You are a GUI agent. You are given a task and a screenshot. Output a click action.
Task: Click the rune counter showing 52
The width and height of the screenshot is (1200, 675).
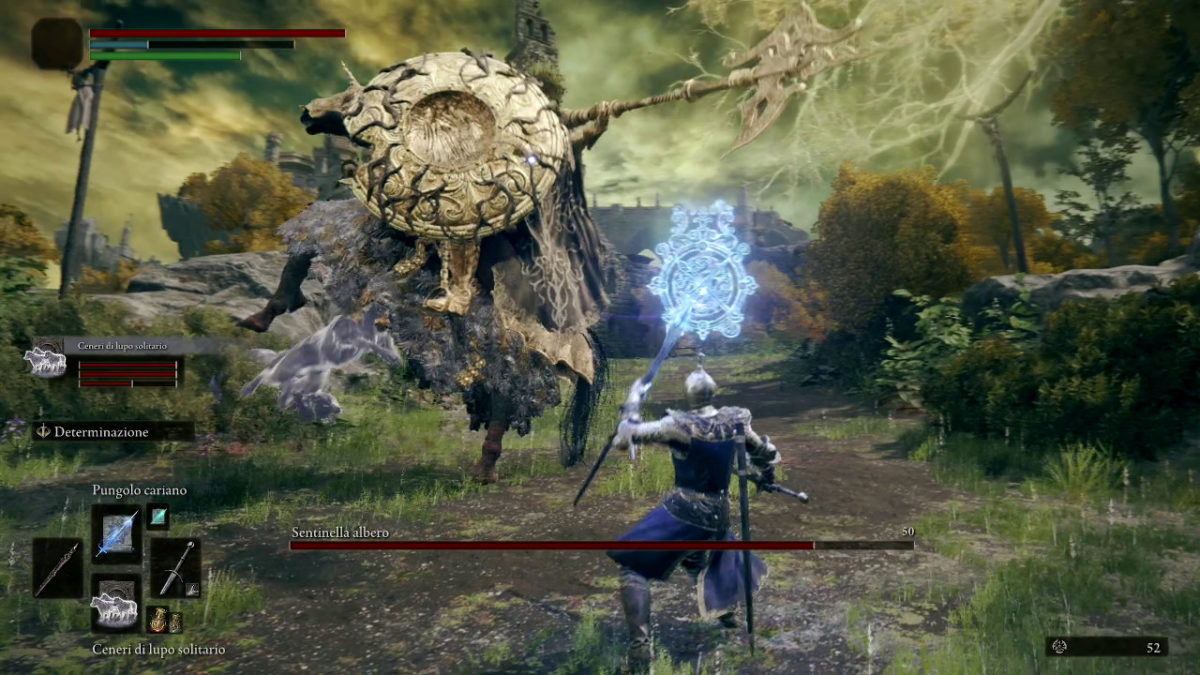click(x=1106, y=647)
